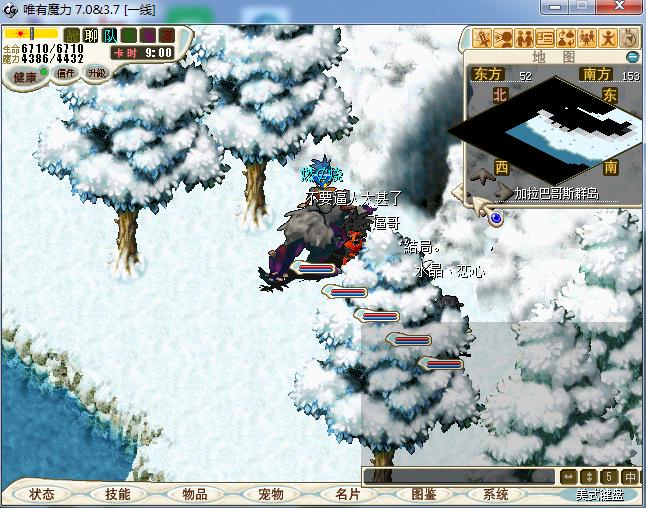Collapse the 地图 map panel with round button
The width and height of the screenshot is (646, 508).
click(631, 57)
